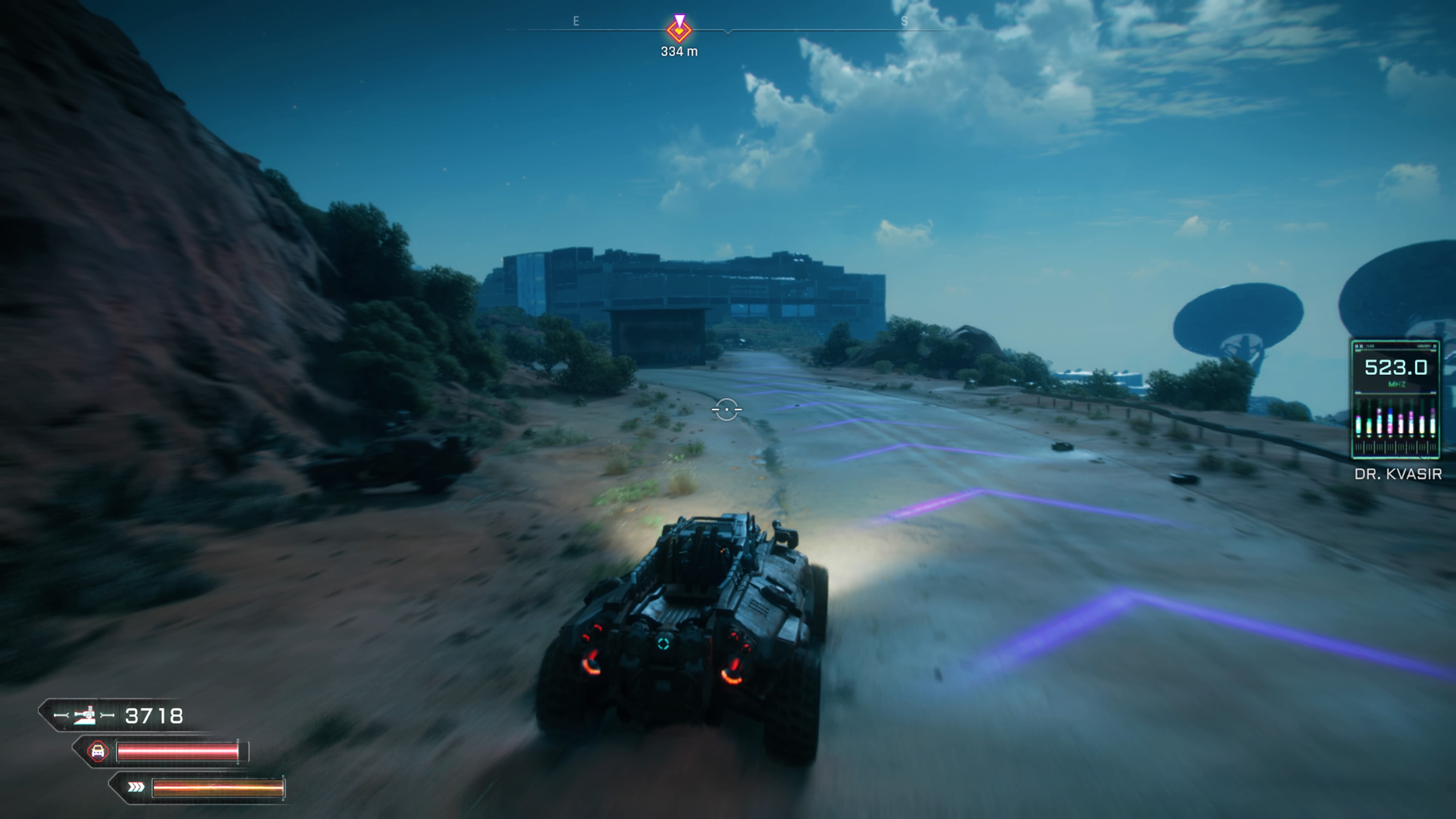The width and height of the screenshot is (1456, 819).
Task: Click the crosshair reticle at screen center
Action: 727,410
